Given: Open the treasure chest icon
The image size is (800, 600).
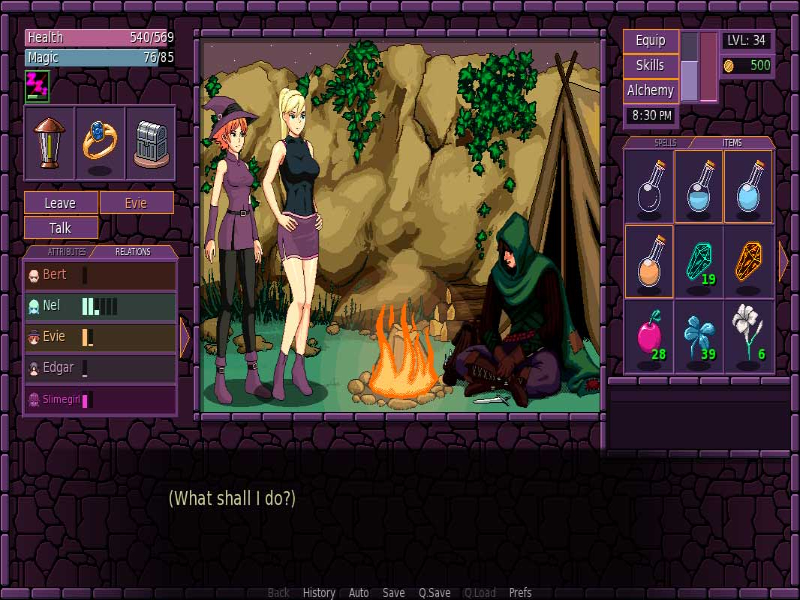Looking at the screenshot, I should coord(150,143).
